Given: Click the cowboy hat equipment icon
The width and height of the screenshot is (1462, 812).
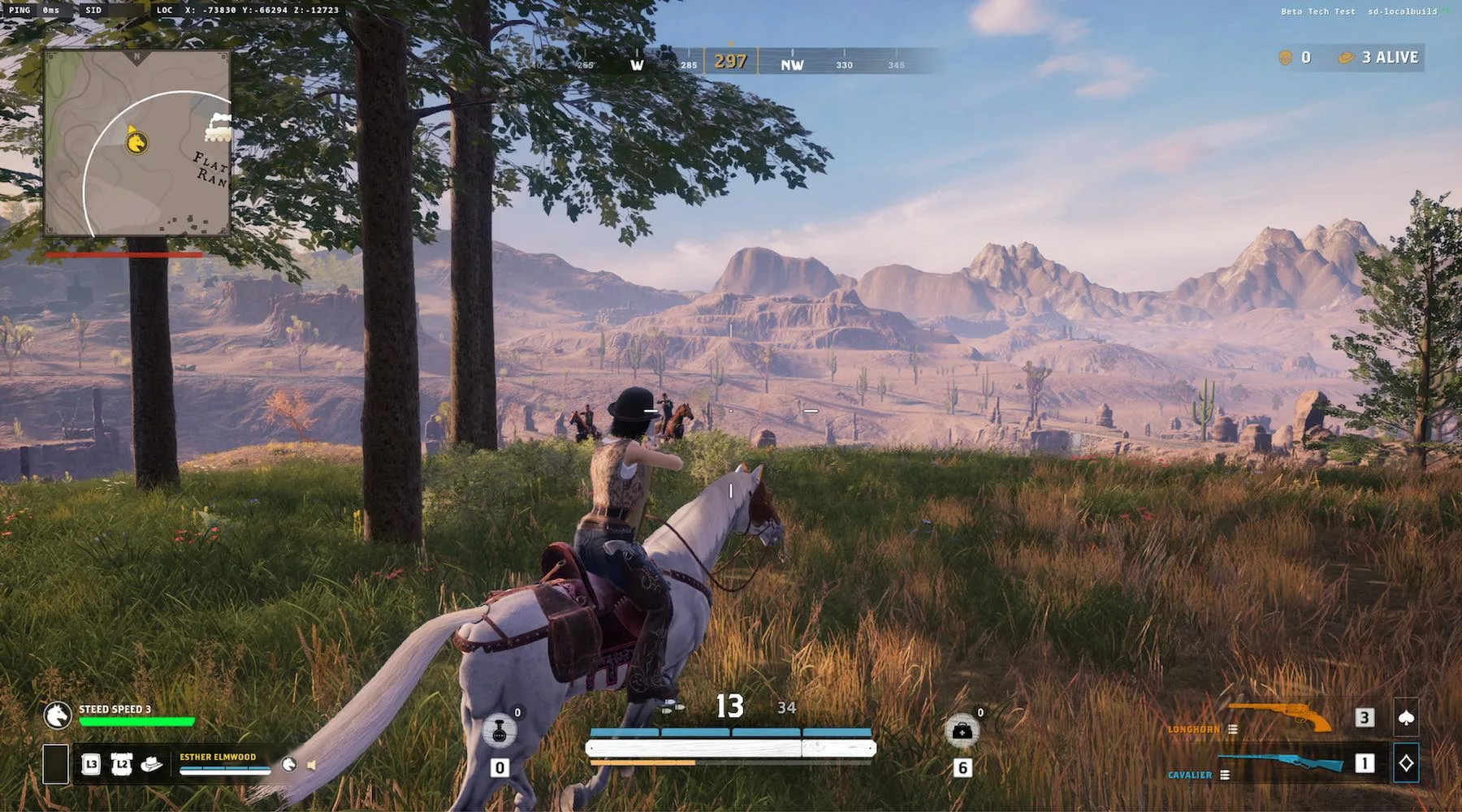Looking at the screenshot, I should tap(152, 764).
